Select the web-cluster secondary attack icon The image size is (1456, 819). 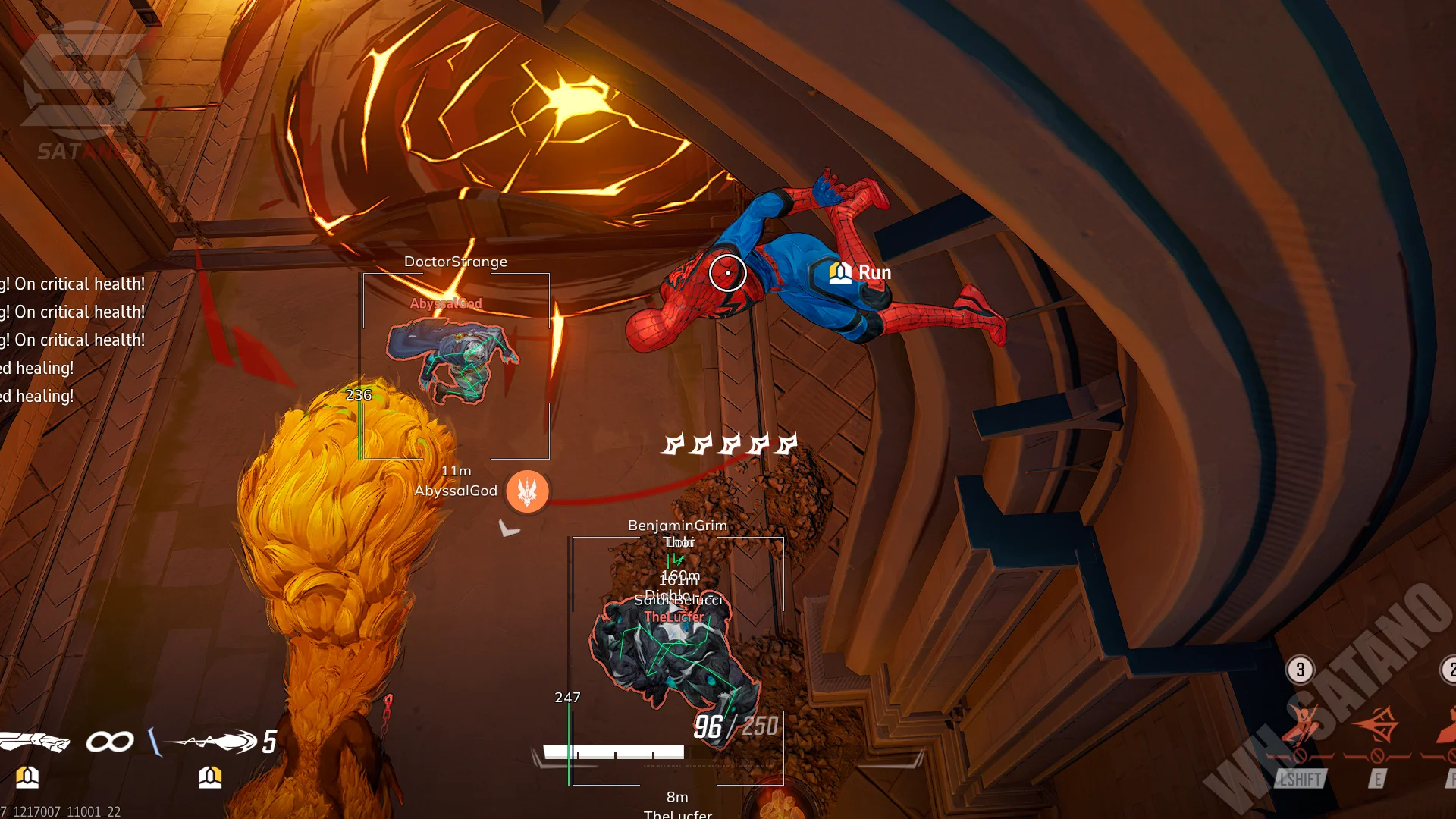[212, 741]
